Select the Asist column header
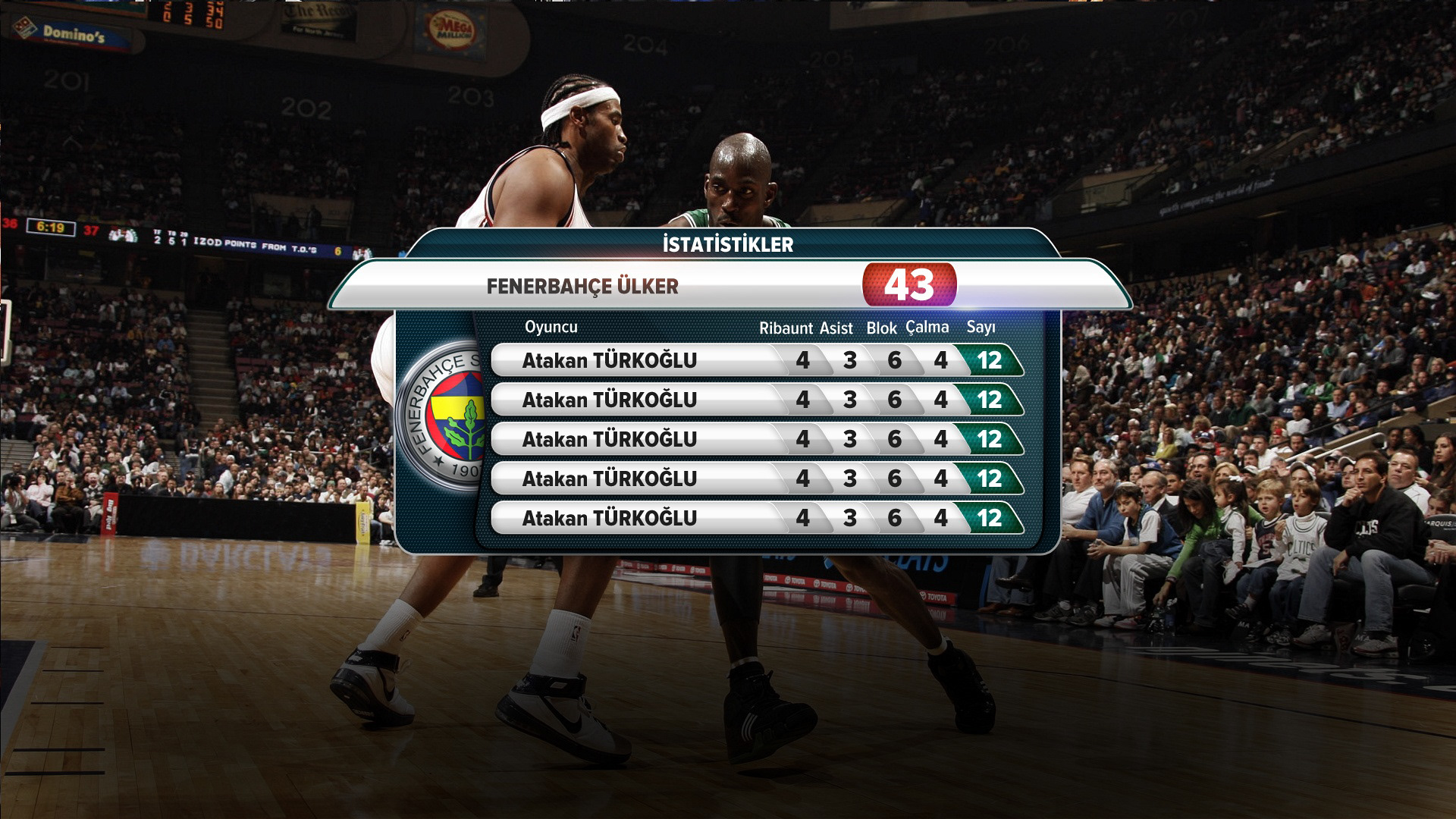Image resolution: width=1456 pixels, height=819 pixels. coord(836,328)
